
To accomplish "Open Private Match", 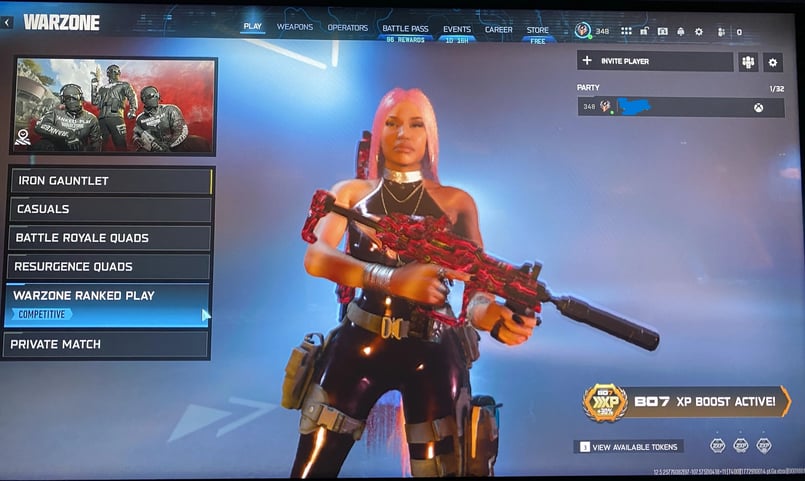I will [x=105, y=344].
